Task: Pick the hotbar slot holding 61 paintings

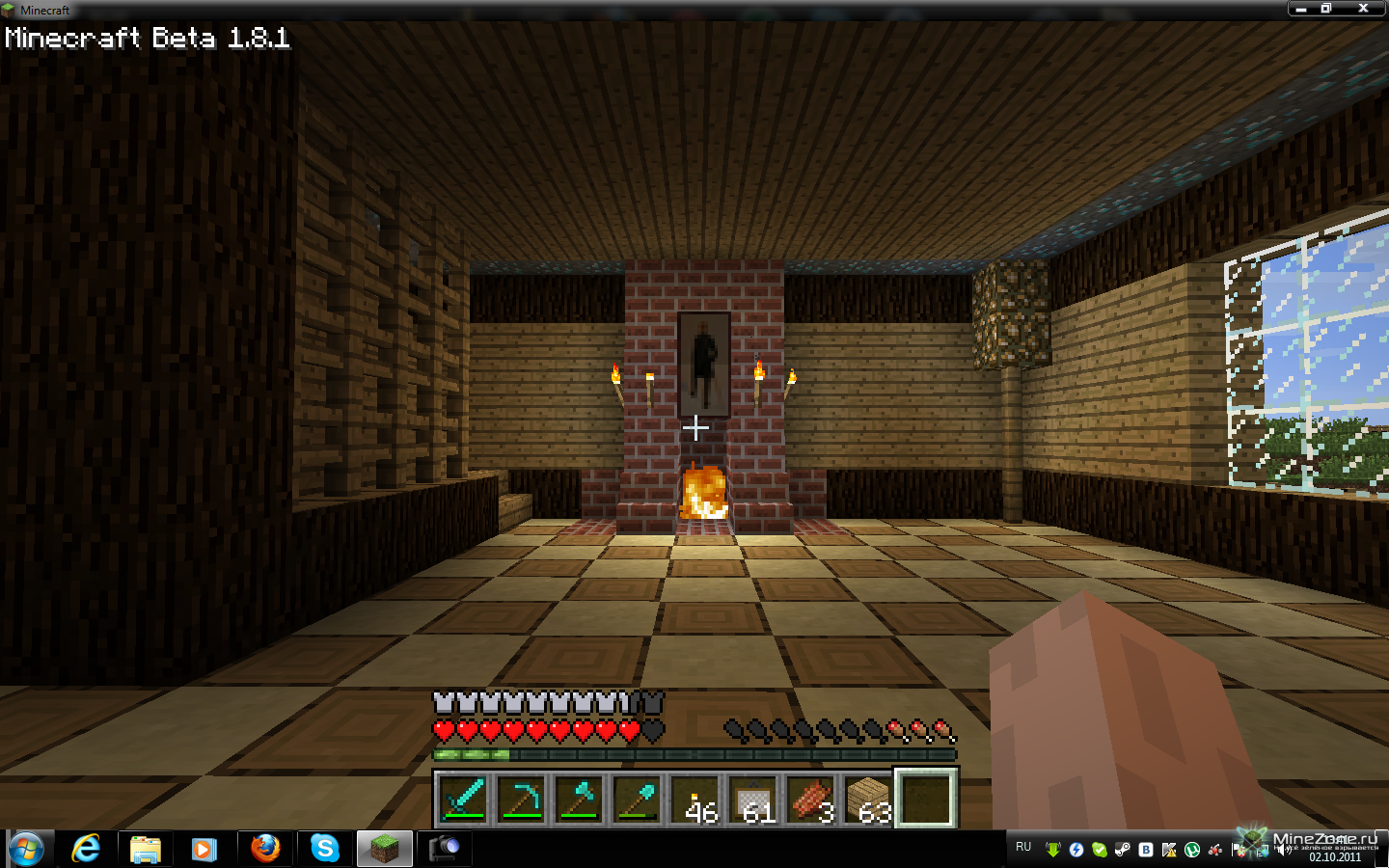Action: pyautogui.click(x=753, y=799)
